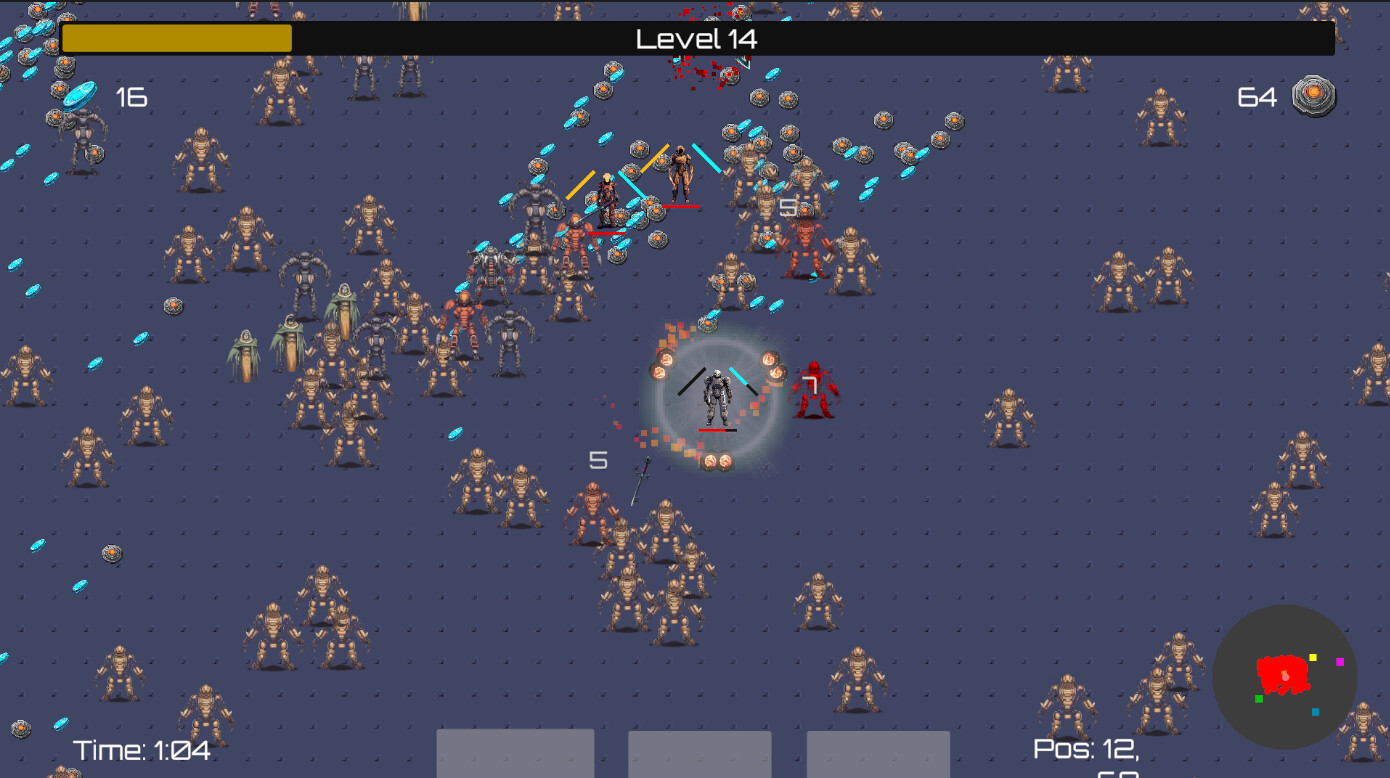Select the first empty ability slot at bottom

point(514,757)
